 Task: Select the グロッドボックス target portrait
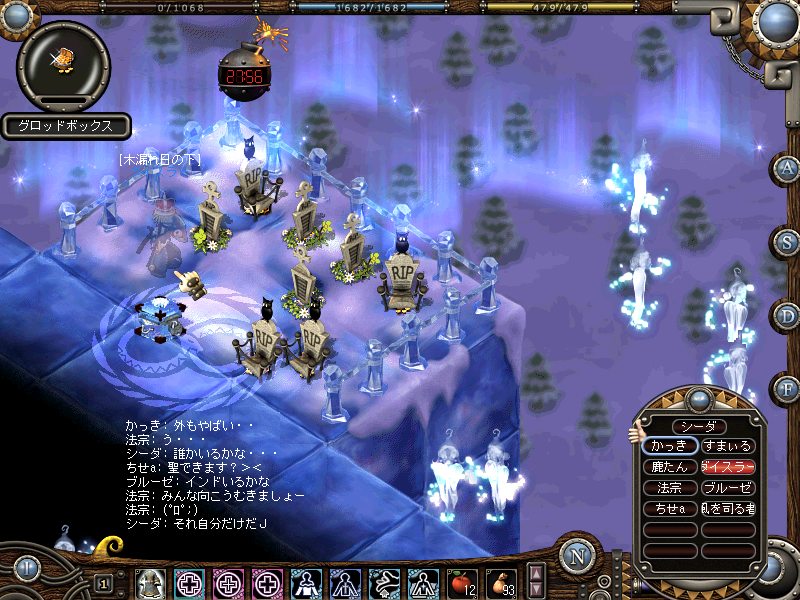point(64,65)
